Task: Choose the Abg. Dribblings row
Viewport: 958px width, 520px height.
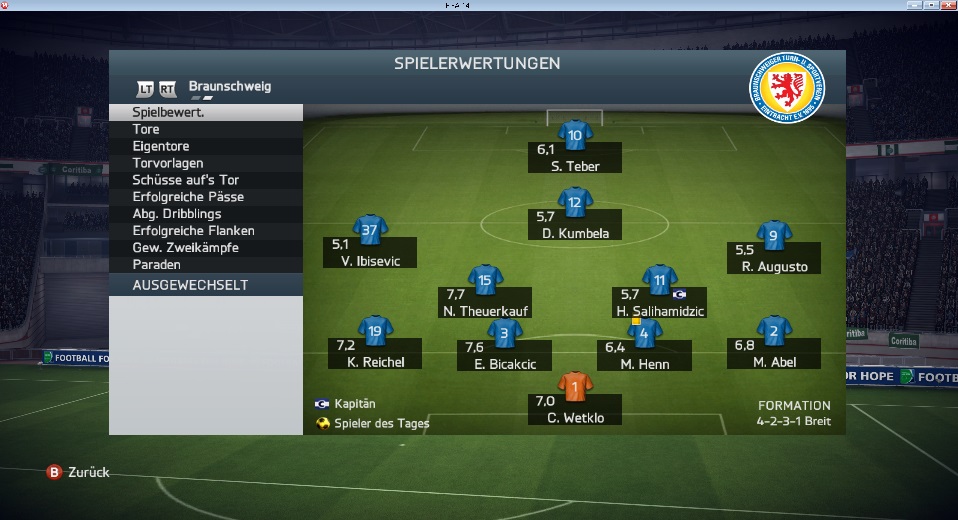Action: [205, 214]
